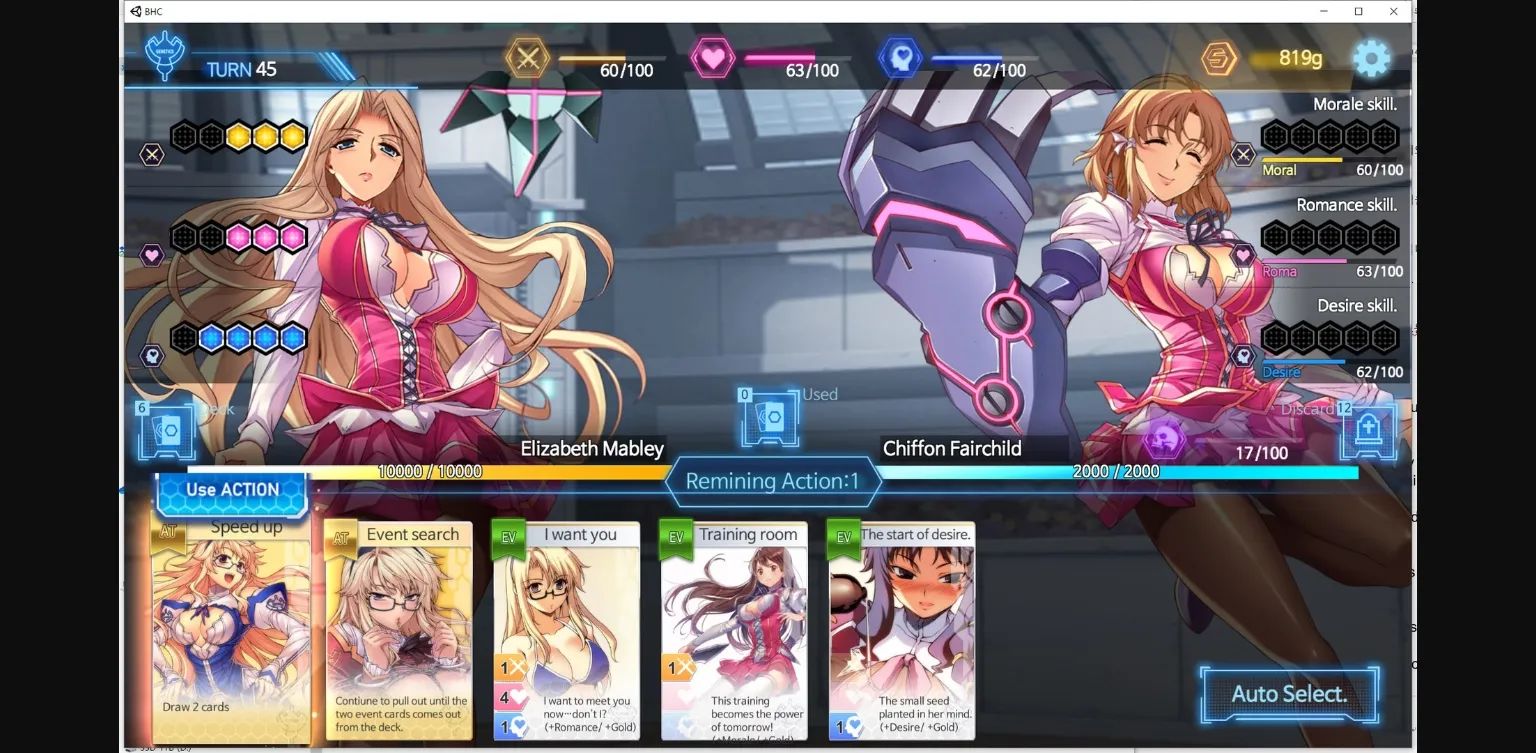Click the gold coin icon next to 819g

1220,58
